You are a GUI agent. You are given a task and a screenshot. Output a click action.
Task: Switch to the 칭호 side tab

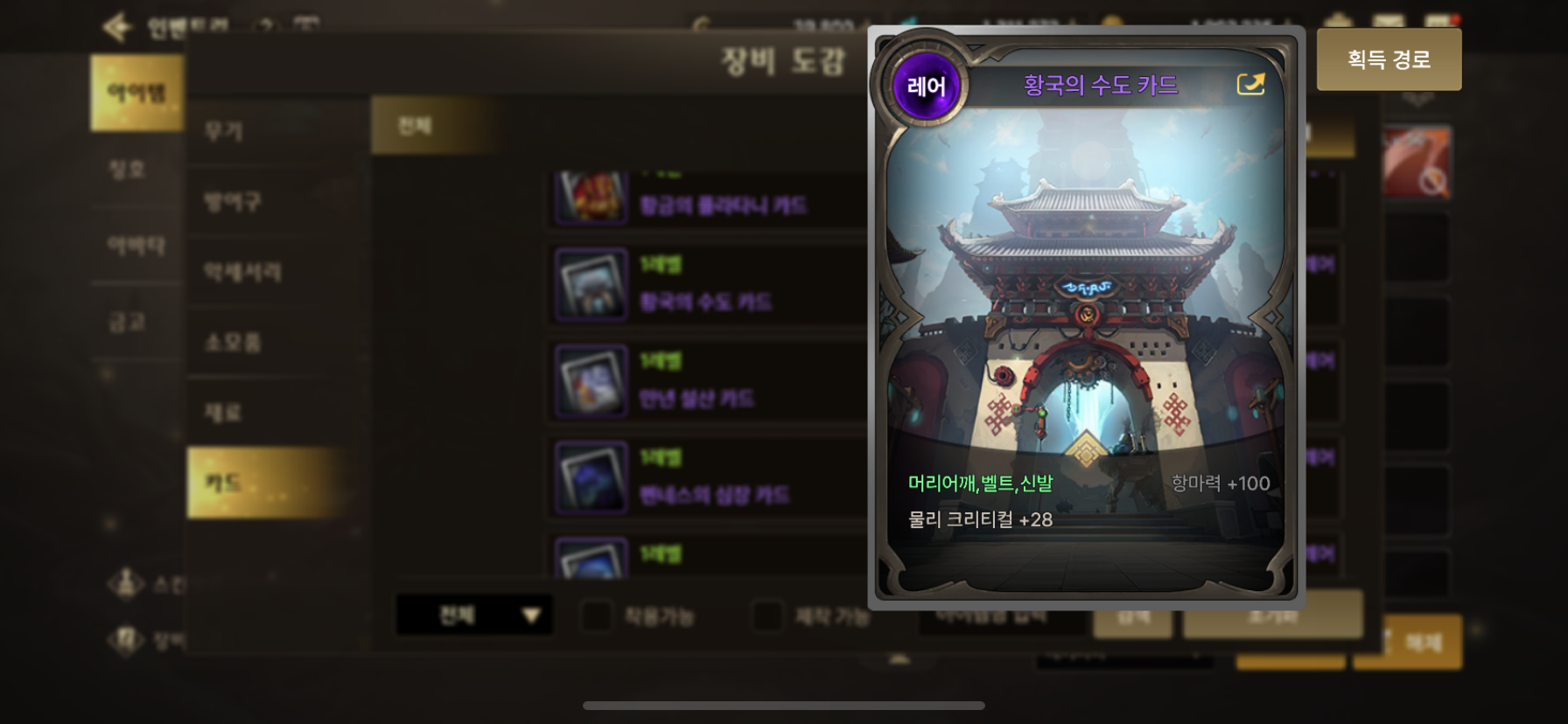tap(128, 169)
